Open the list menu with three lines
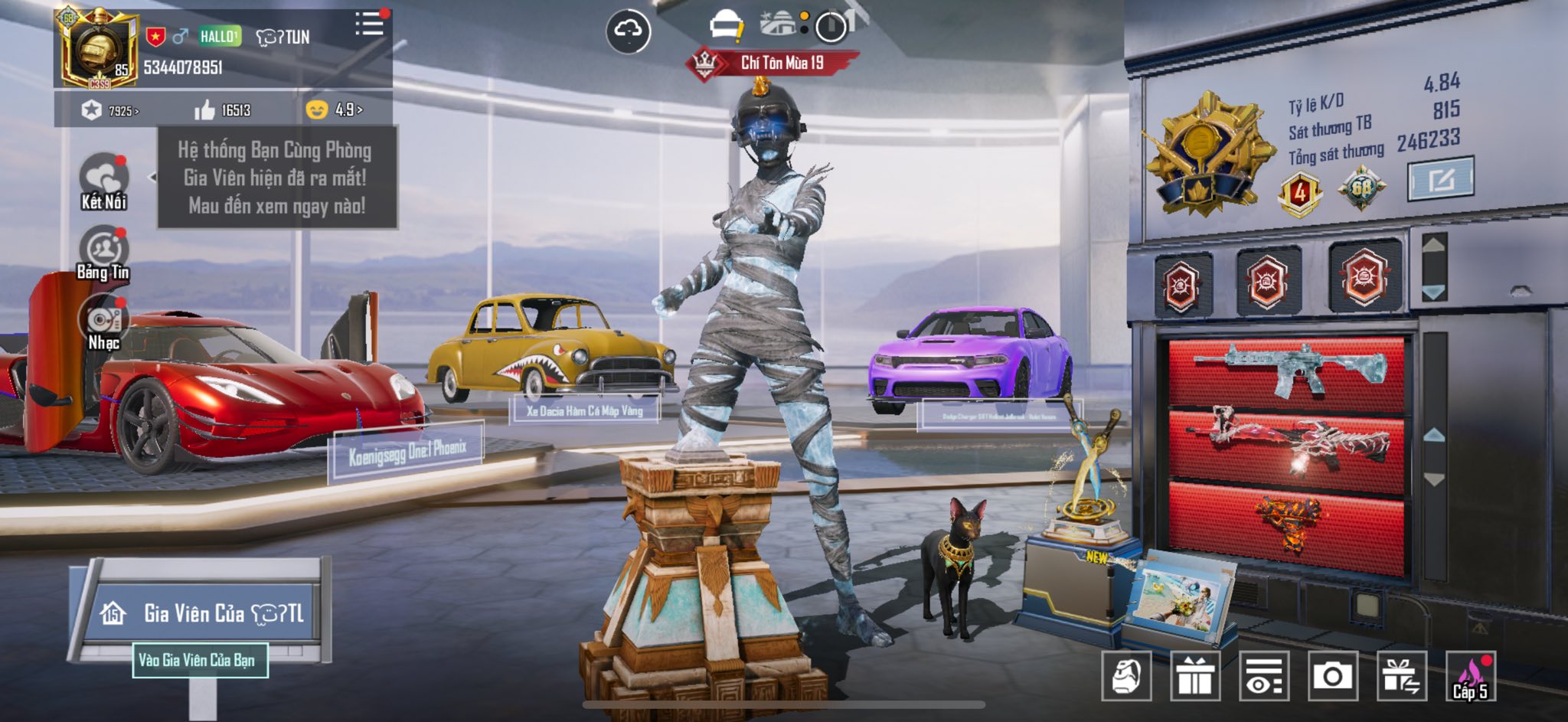Viewport: 1568px width, 722px height. 369,25
